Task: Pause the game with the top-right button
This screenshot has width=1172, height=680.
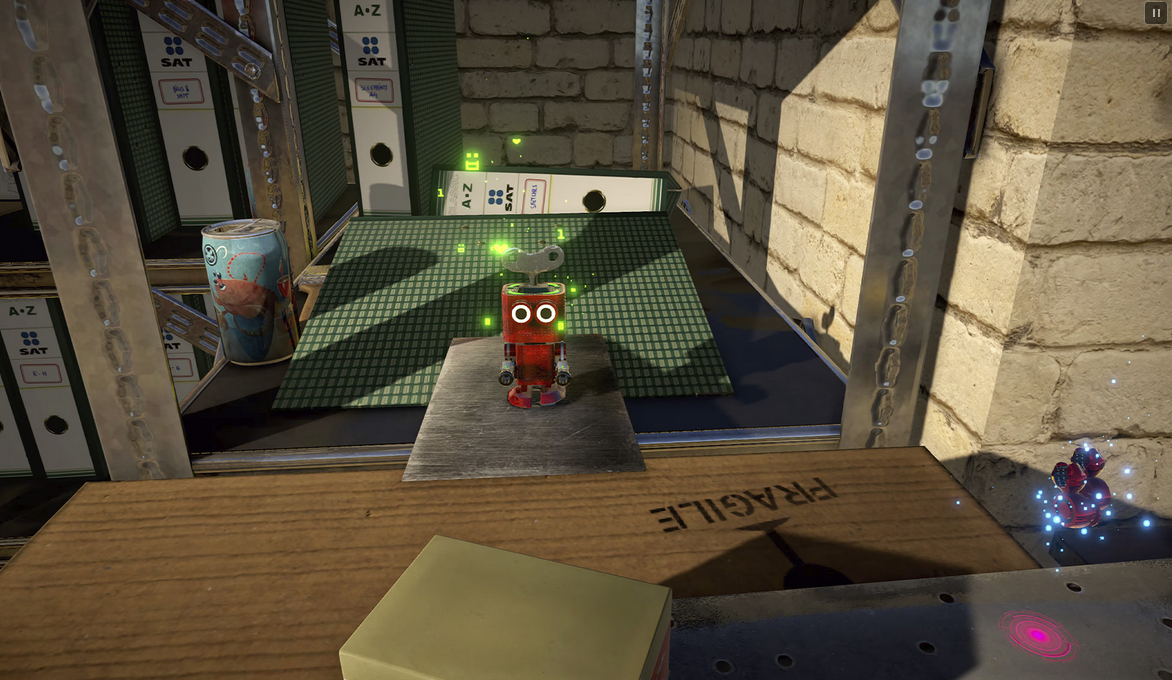Action: [1154, 13]
